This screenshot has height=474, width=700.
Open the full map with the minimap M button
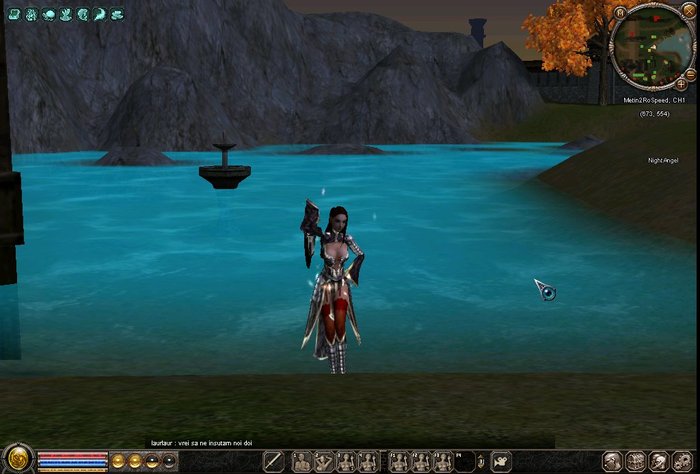click(x=620, y=12)
